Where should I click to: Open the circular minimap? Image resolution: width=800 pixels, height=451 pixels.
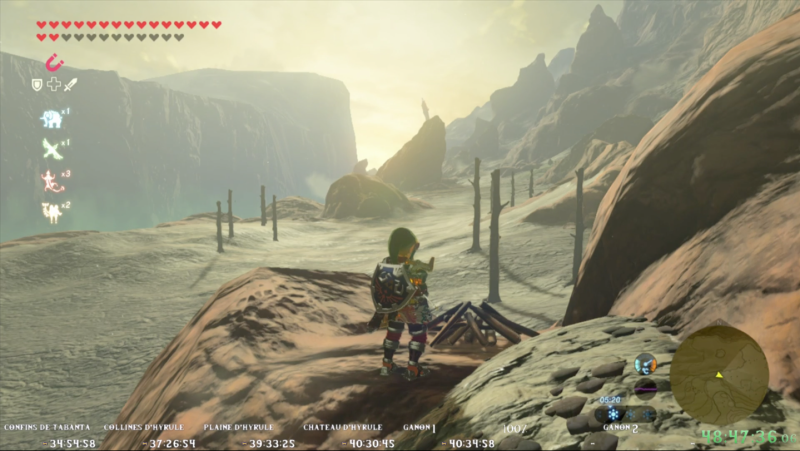tap(719, 375)
